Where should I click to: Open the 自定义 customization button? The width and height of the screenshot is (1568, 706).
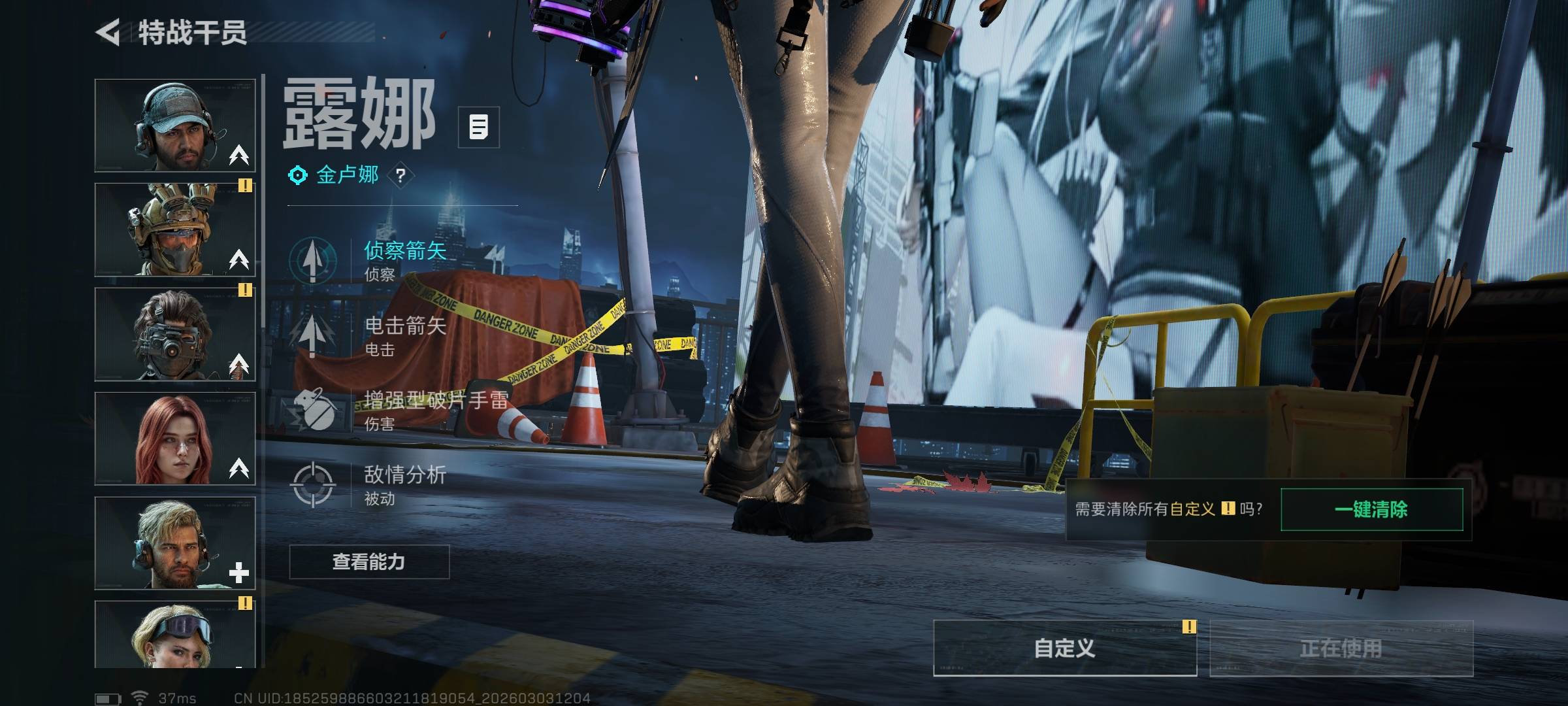[1064, 648]
